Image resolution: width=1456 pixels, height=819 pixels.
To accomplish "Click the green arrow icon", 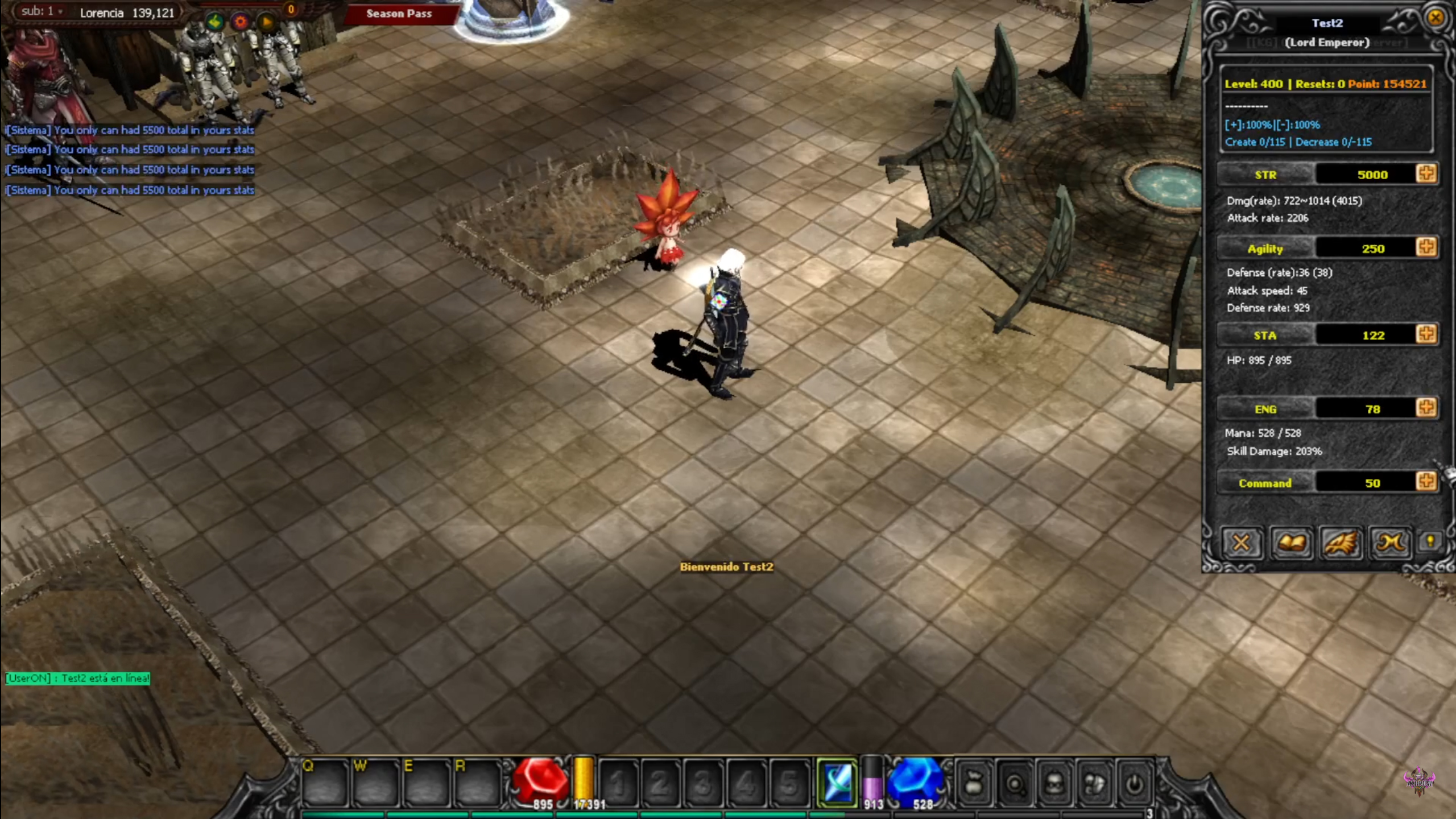I will click(215, 22).
